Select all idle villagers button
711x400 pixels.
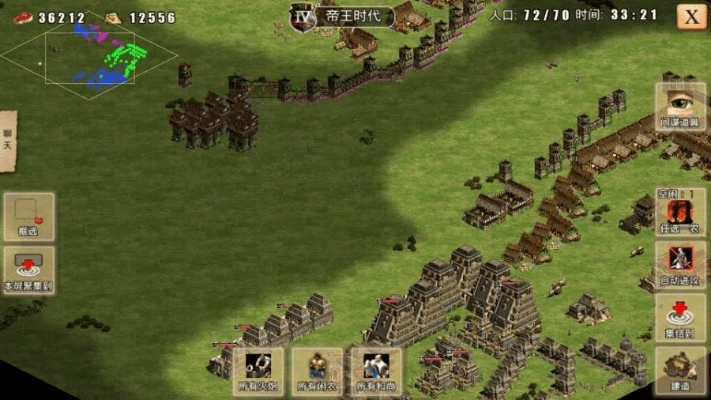(317, 371)
